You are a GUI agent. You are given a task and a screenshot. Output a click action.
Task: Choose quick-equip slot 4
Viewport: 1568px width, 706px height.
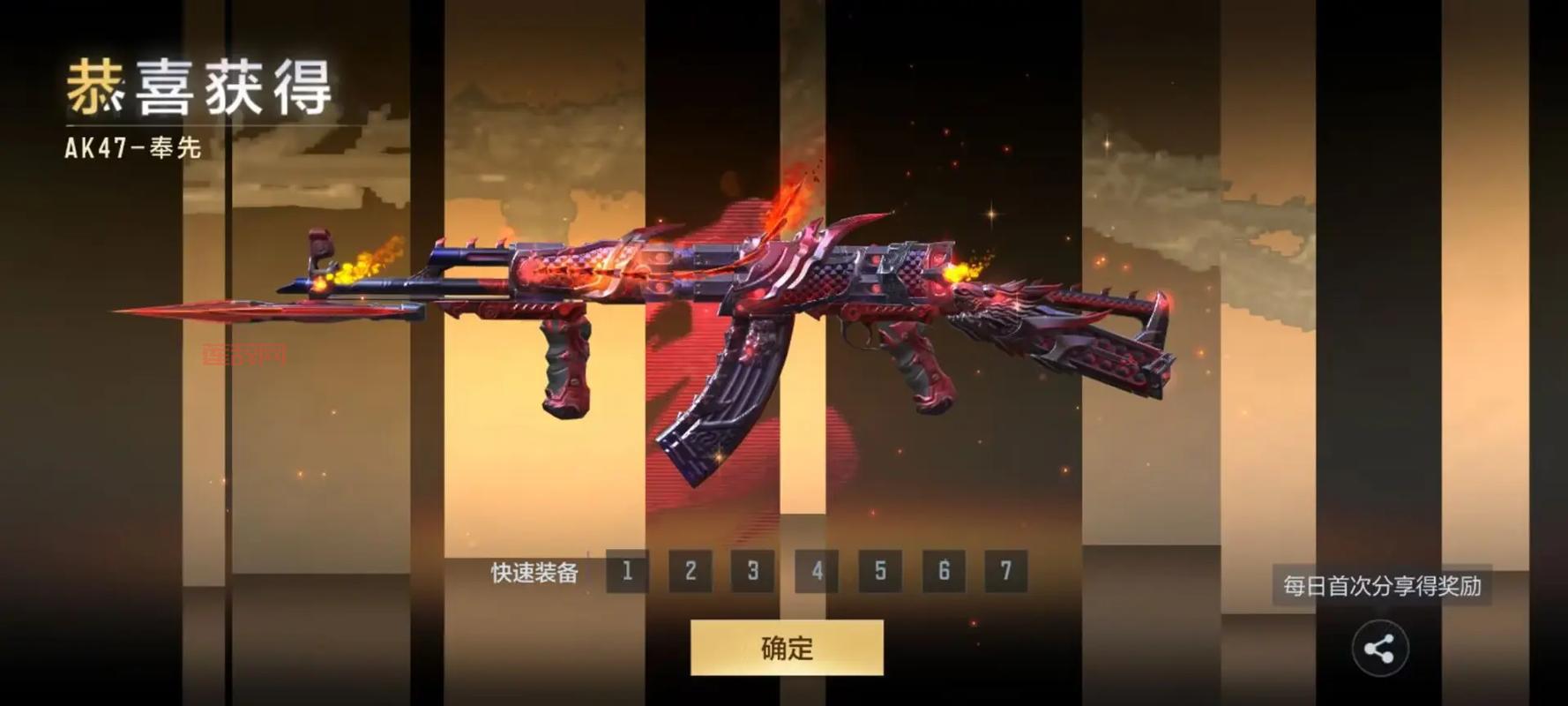coord(817,571)
